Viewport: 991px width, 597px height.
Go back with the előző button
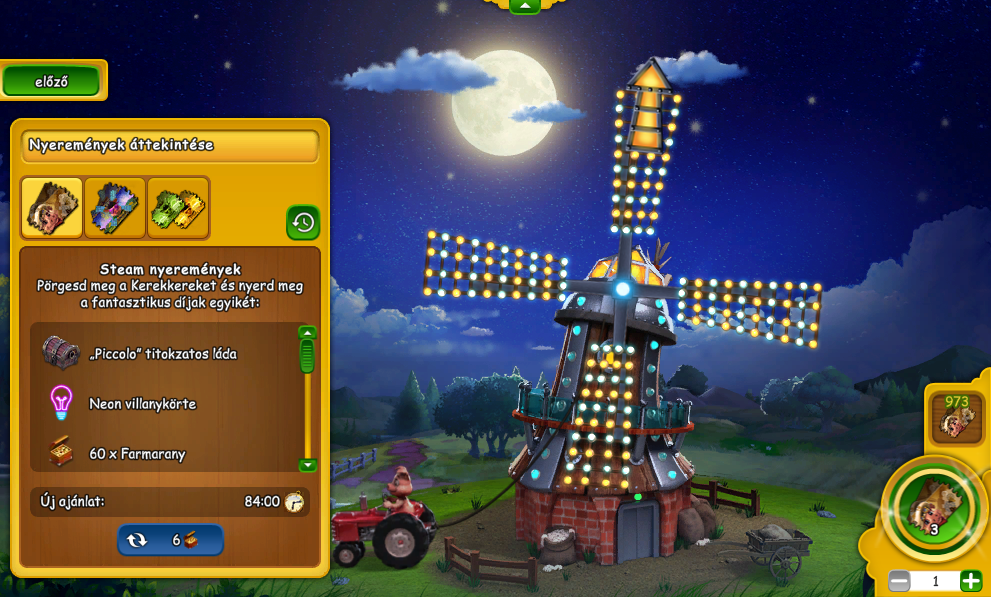pos(52,82)
